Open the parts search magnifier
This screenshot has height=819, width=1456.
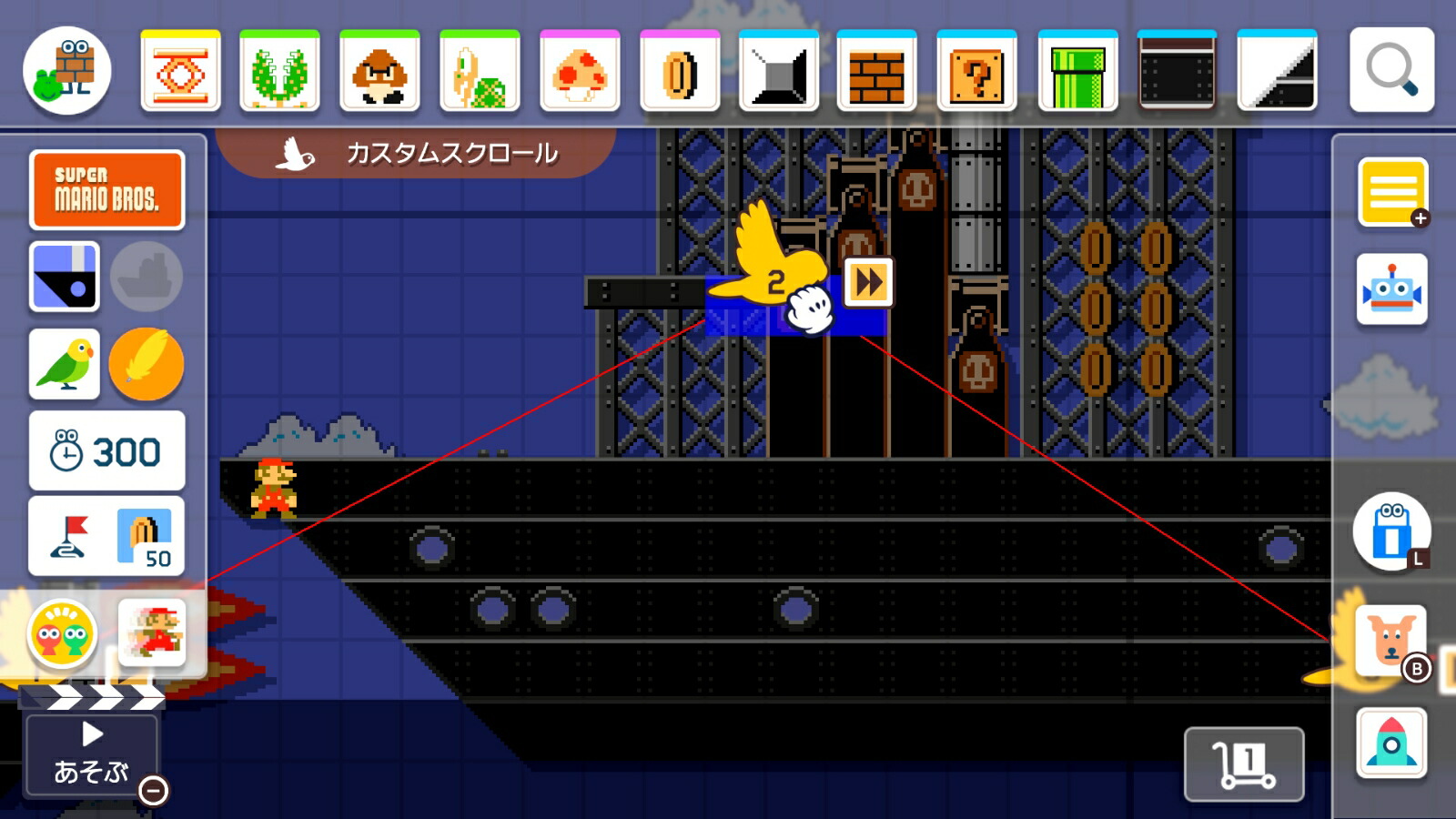[x=1391, y=70]
